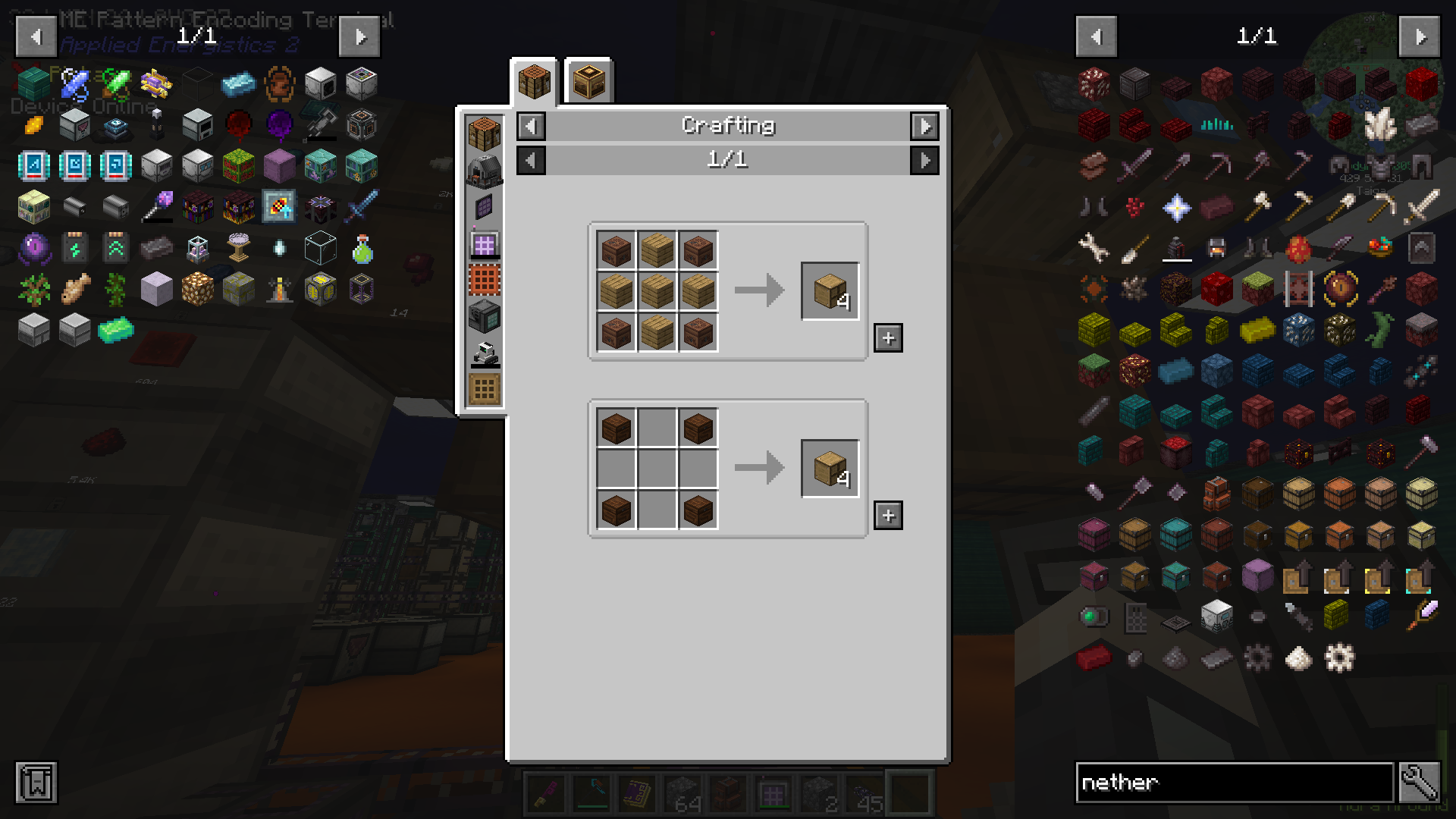
Task: Select the Molecular Assembler category icon
Action: click(485, 316)
